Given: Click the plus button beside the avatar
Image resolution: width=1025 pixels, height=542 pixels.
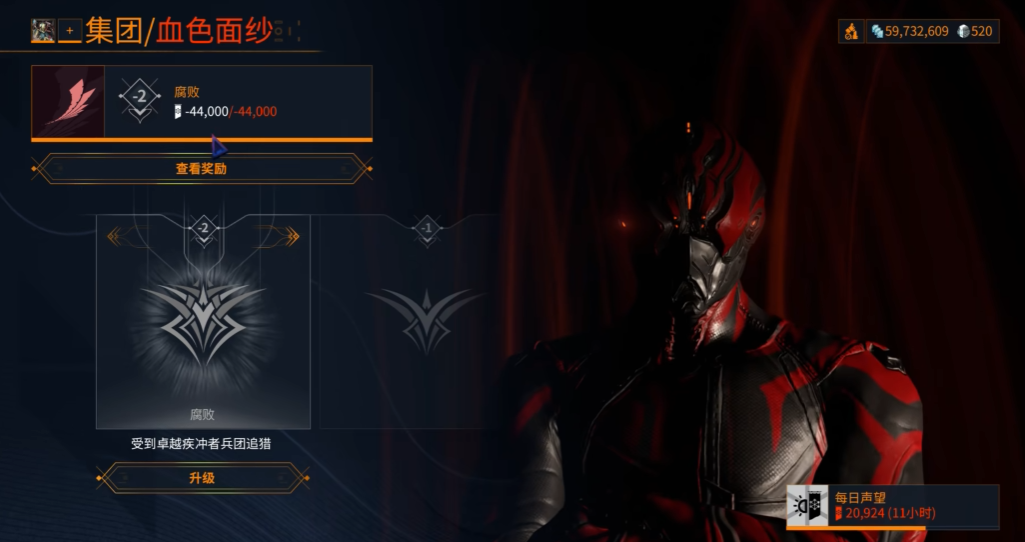Looking at the screenshot, I should click(x=69, y=31).
